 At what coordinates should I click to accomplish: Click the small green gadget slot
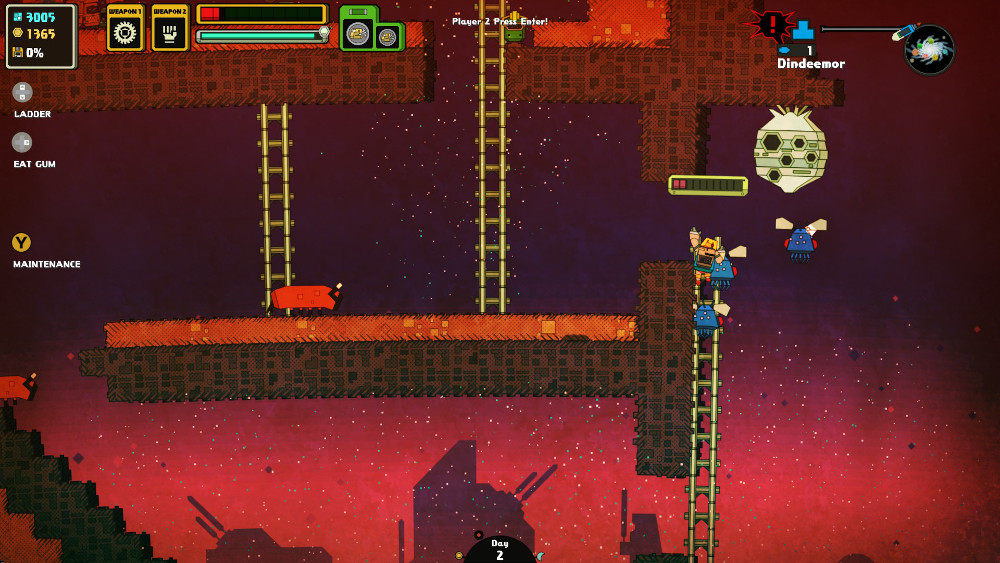pyautogui.click(x=388, y=37)
